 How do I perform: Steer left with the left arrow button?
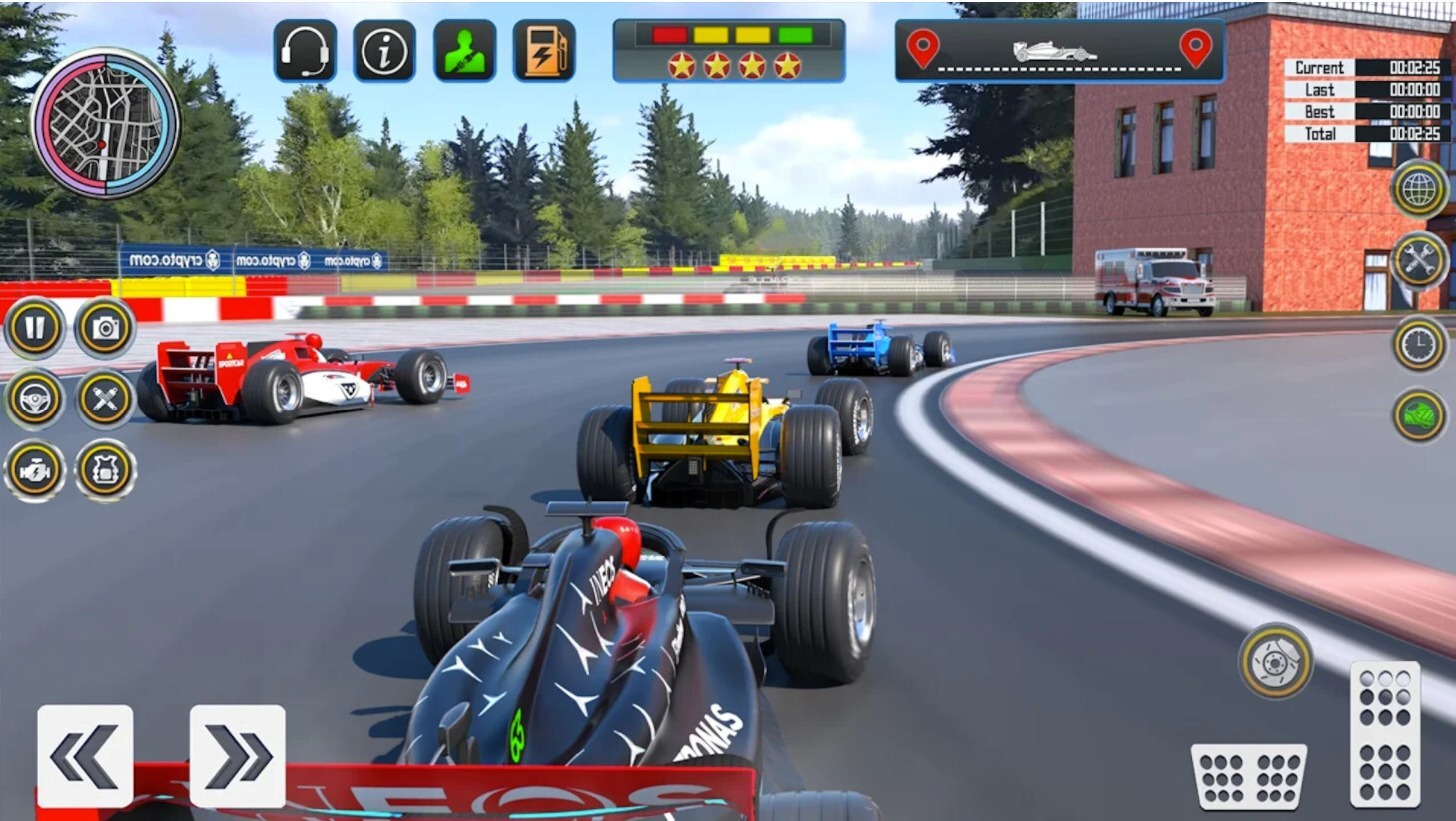pyautogui.click(x=85, y=756)
